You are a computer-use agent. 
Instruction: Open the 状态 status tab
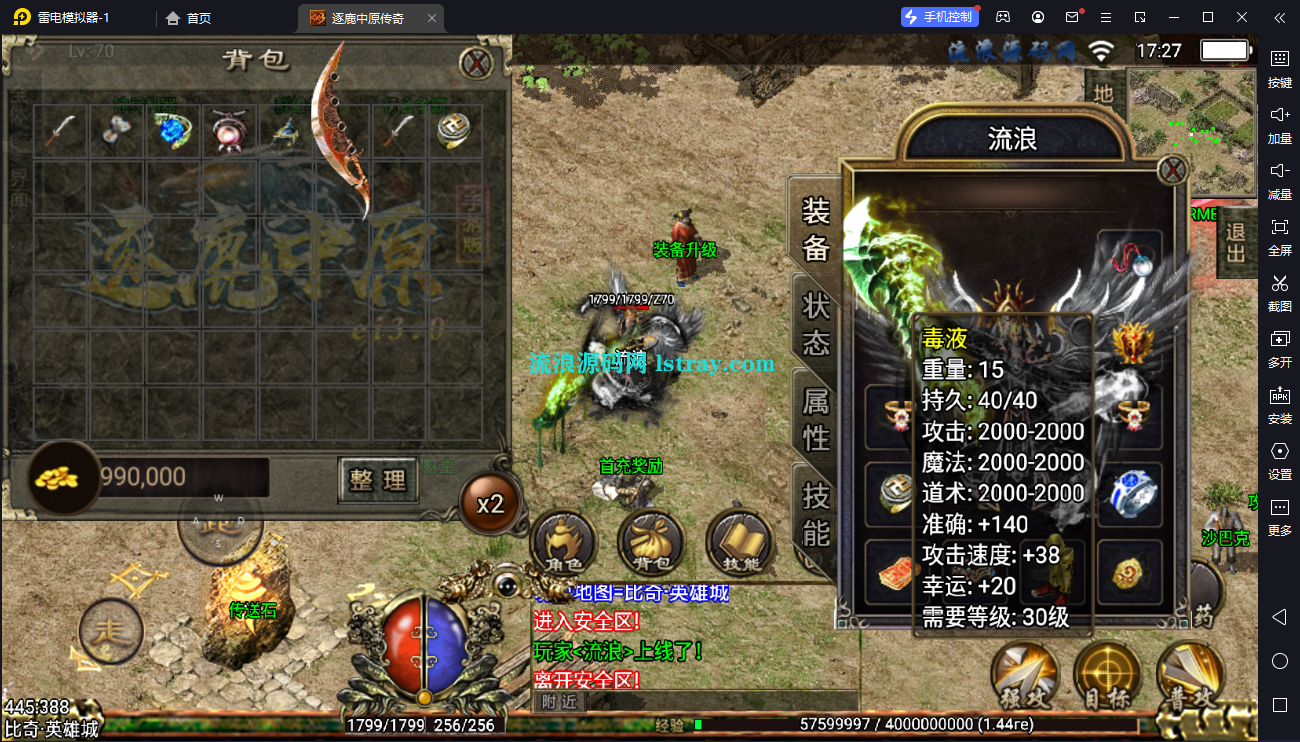pyautogui.click(x=816, y=324)
